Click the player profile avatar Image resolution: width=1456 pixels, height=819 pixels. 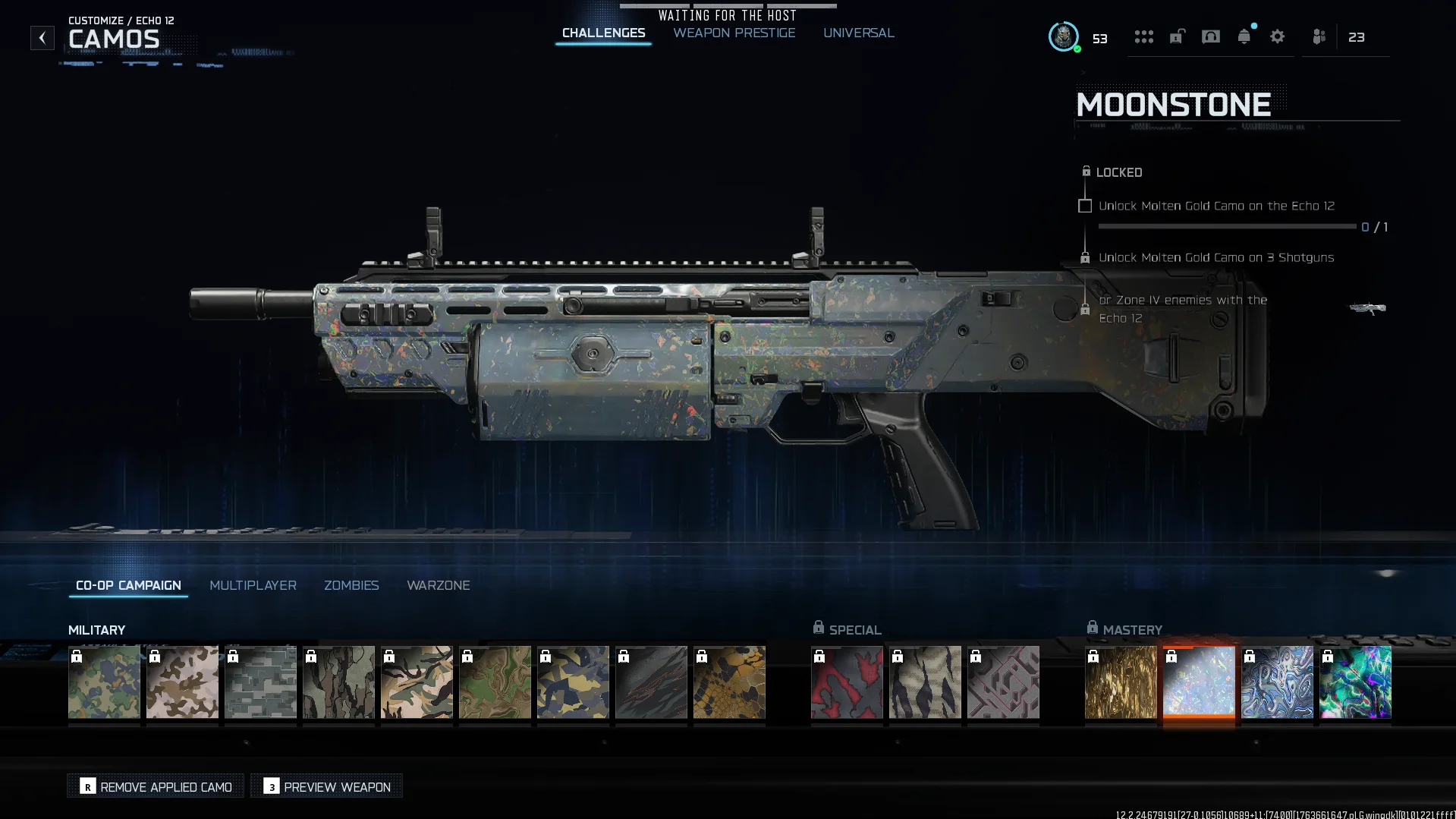coord(1063,36)
